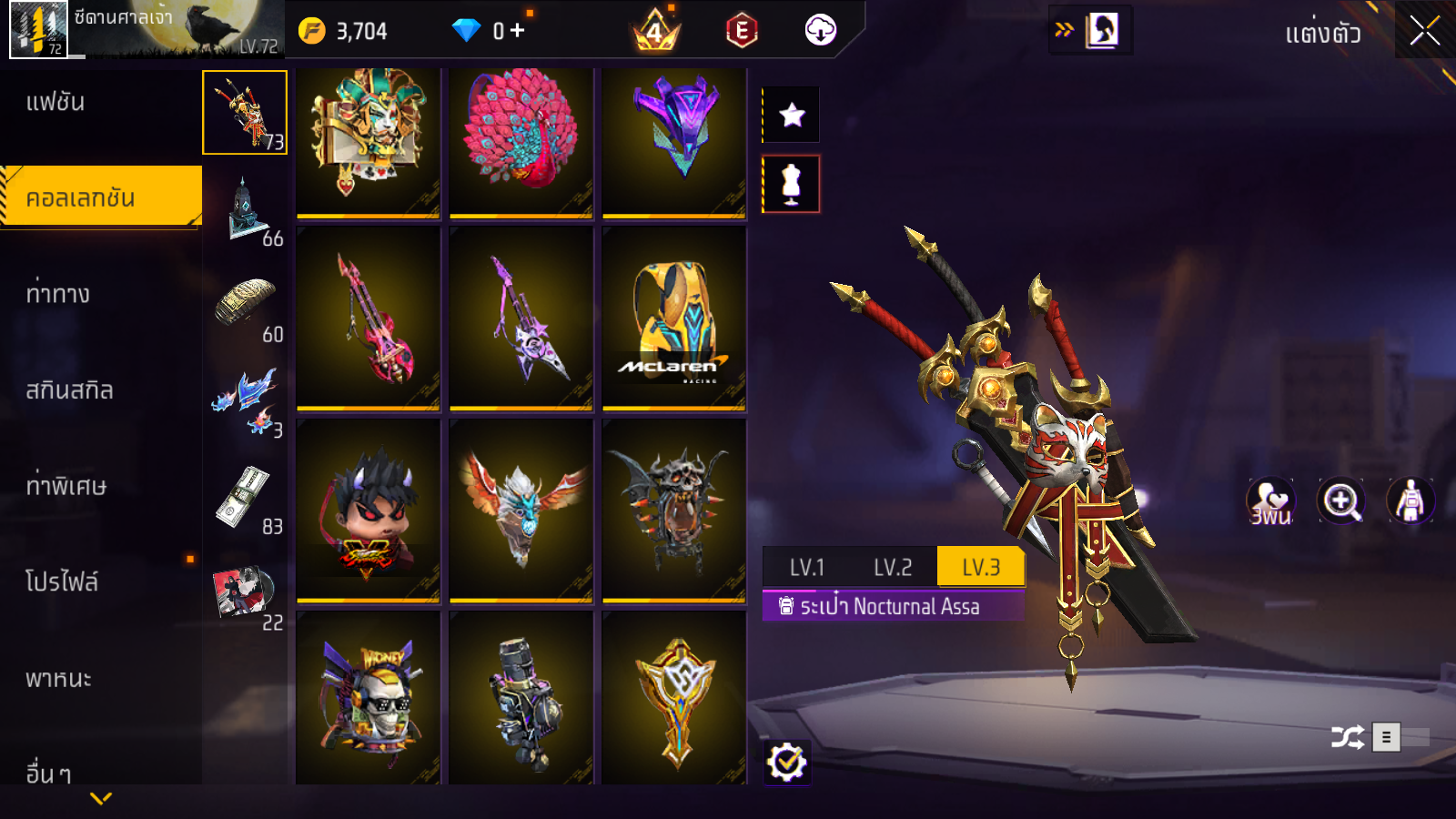
Task: Zoom in with the magnifier icon
Action: 1340,500
